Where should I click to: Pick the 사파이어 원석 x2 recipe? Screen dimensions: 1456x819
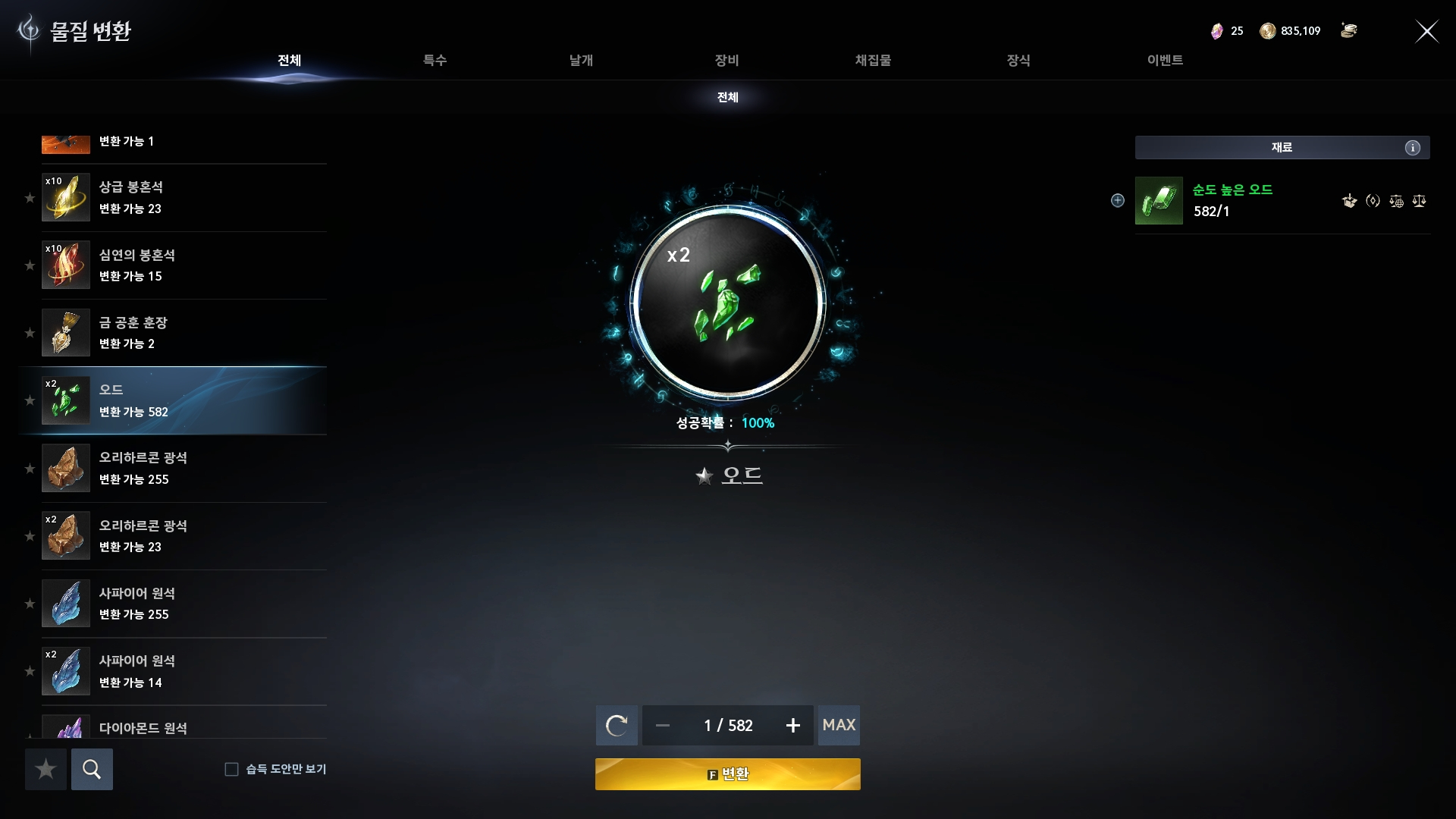pos(184,671)
